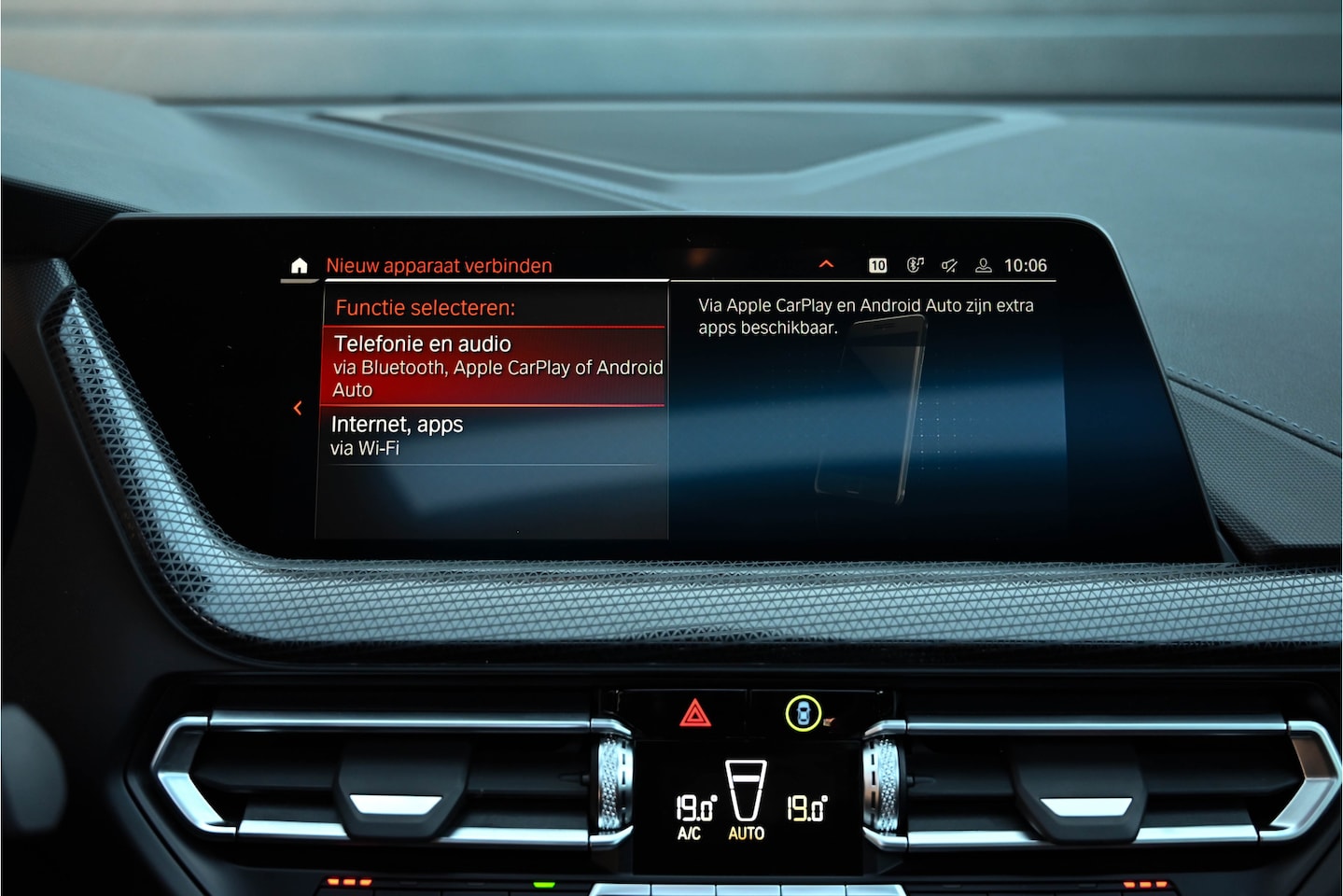Expand the orange up chevron in status bar
Image resolution: width=1343 pixels, height=896 pixels.
click(x=826, y=265)
